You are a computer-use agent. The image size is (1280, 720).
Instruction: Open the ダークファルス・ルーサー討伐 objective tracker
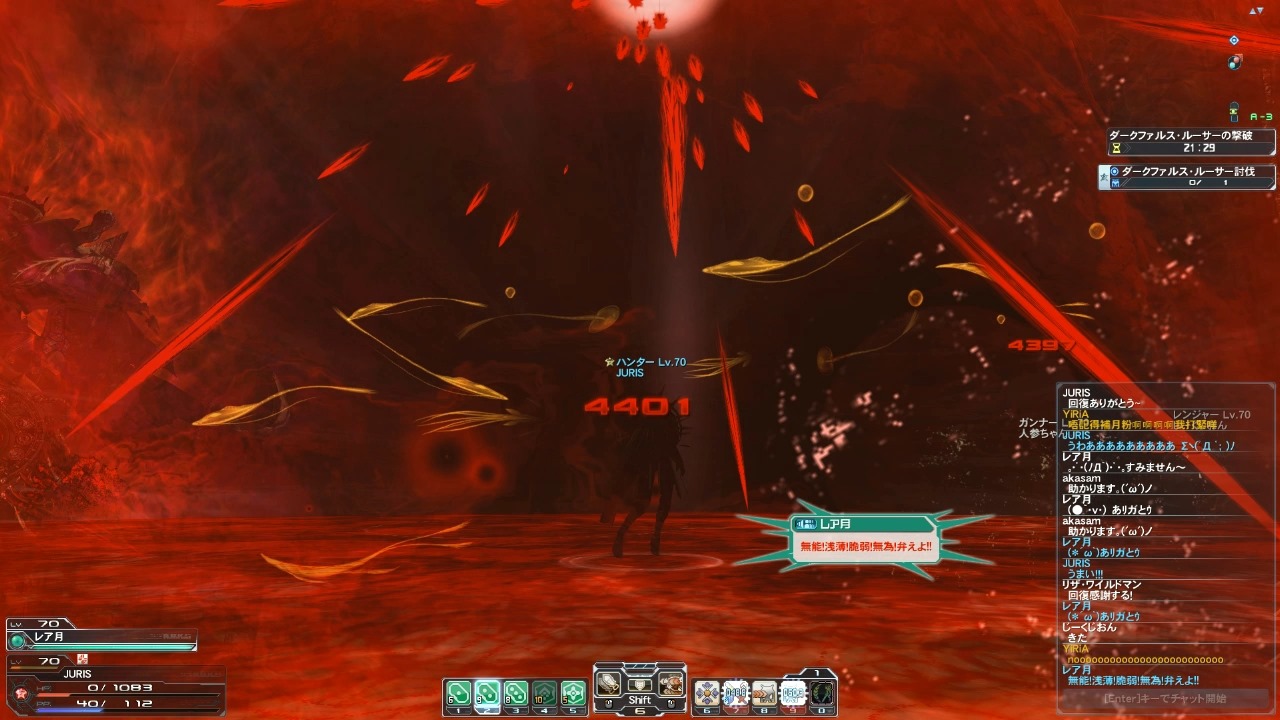point(1190,177)
